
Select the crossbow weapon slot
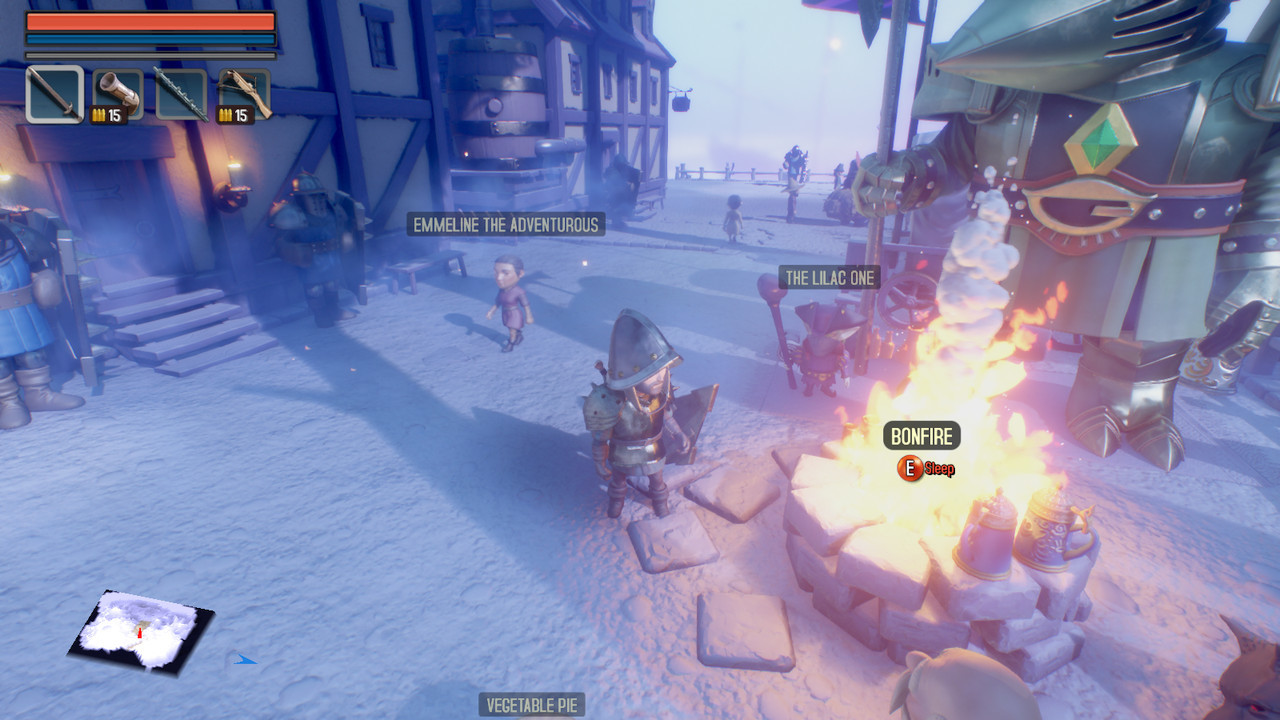[x=243, y=90]
